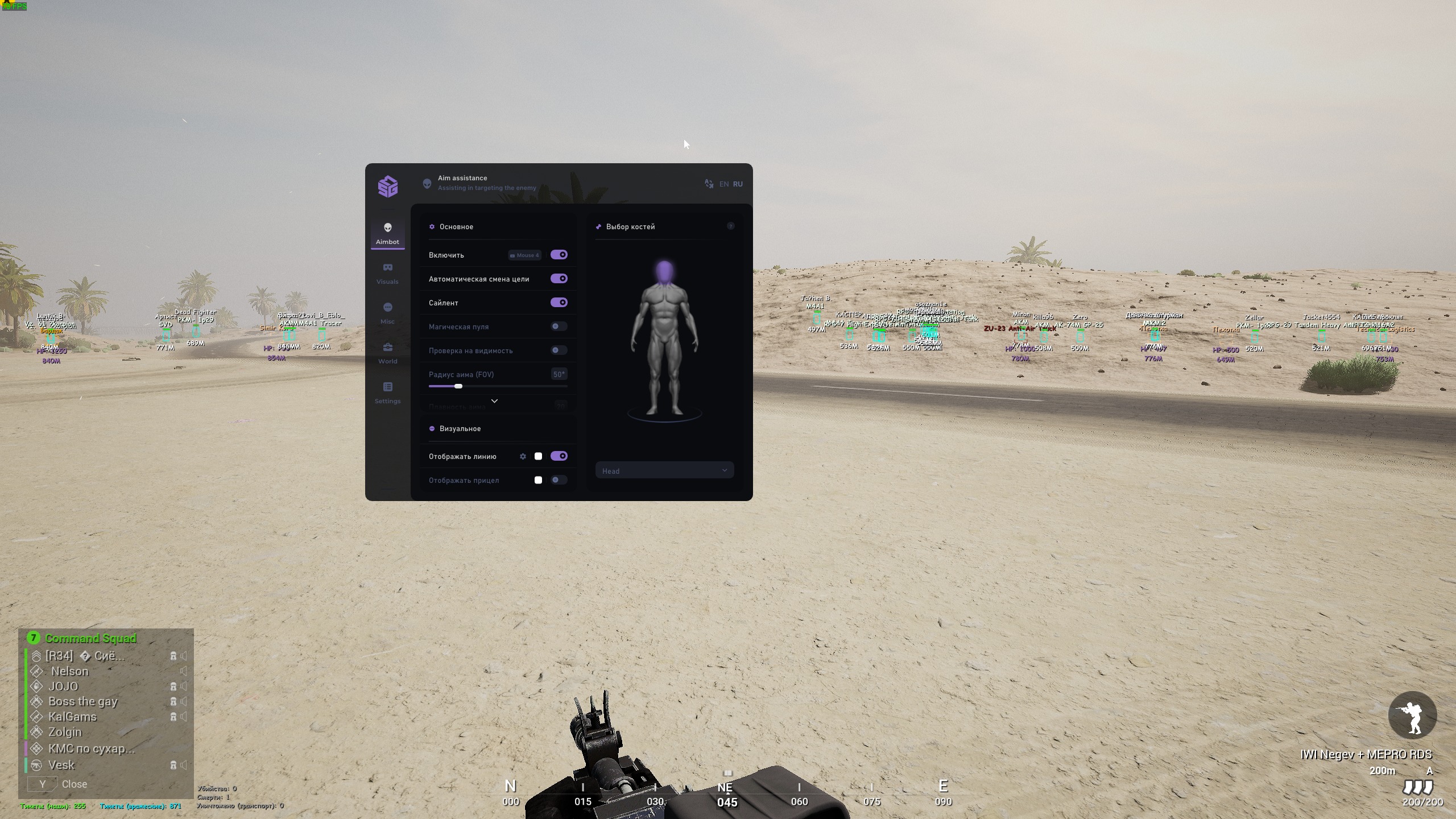The height and width of the screenshot is (819, 1456).
Task: Turn off the Сайлент toggle
Action: (559, 303)
